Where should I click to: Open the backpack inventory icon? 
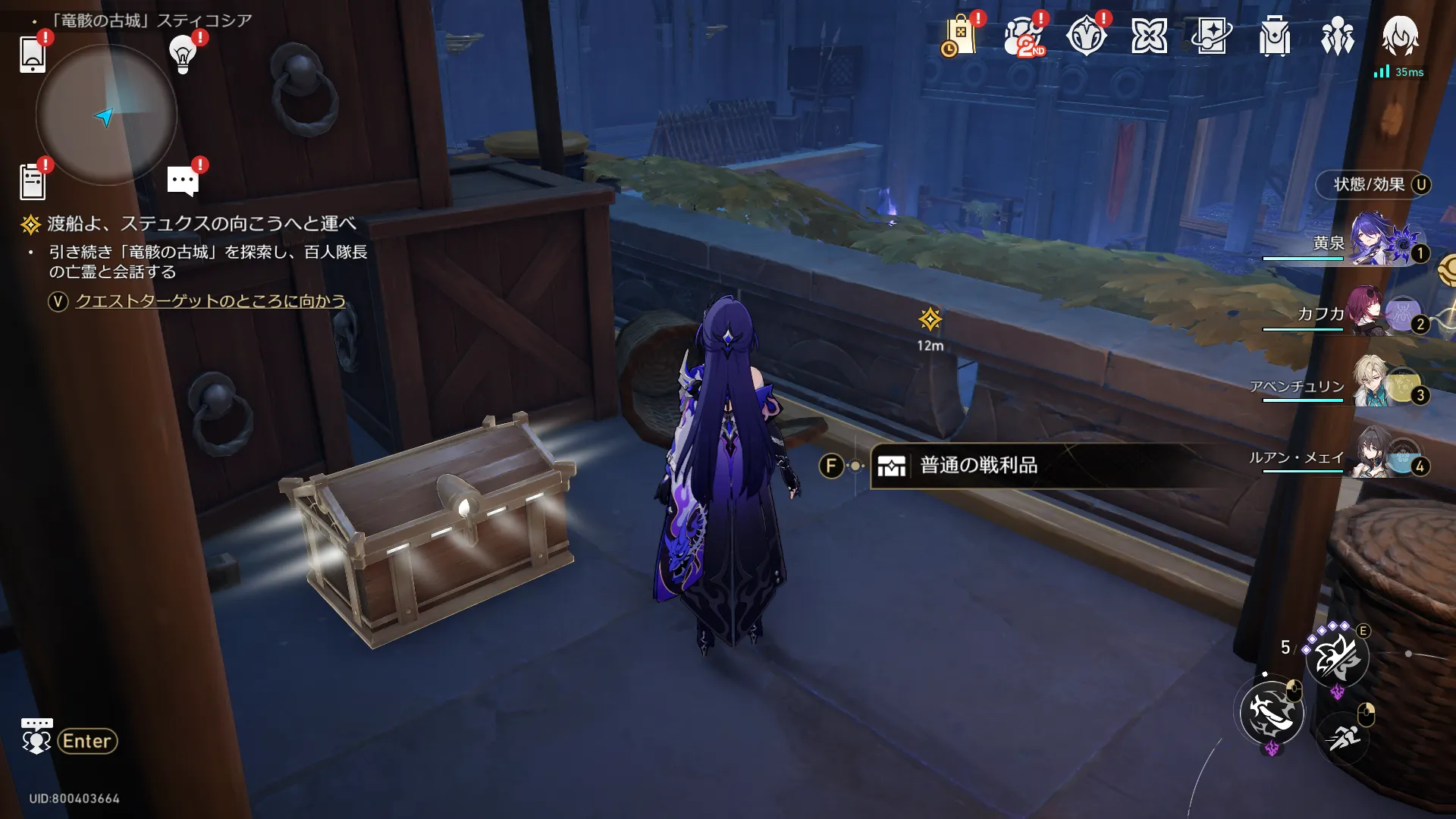(1275, 36)
